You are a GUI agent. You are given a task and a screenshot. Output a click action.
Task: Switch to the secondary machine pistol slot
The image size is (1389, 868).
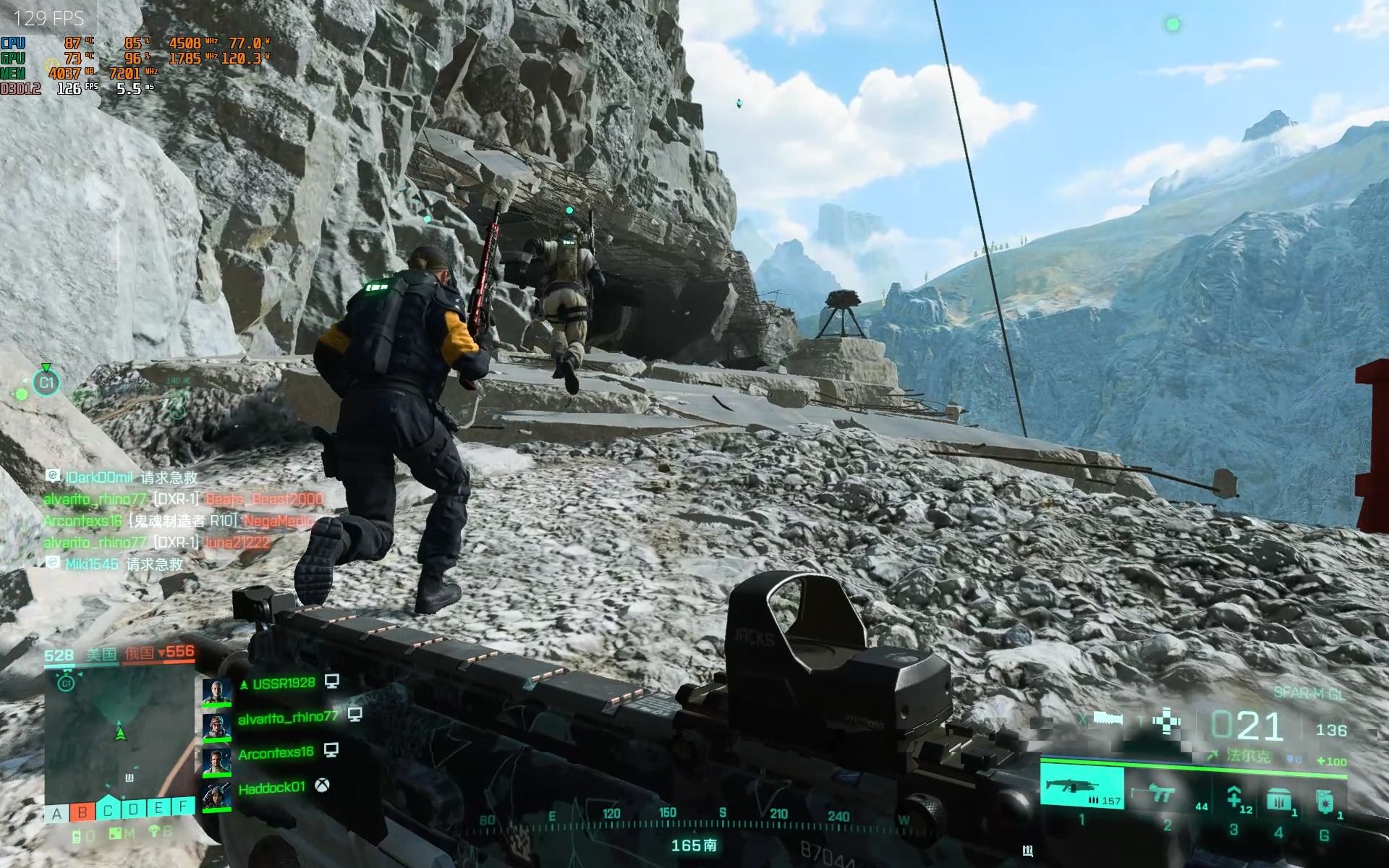(1163, 793)
